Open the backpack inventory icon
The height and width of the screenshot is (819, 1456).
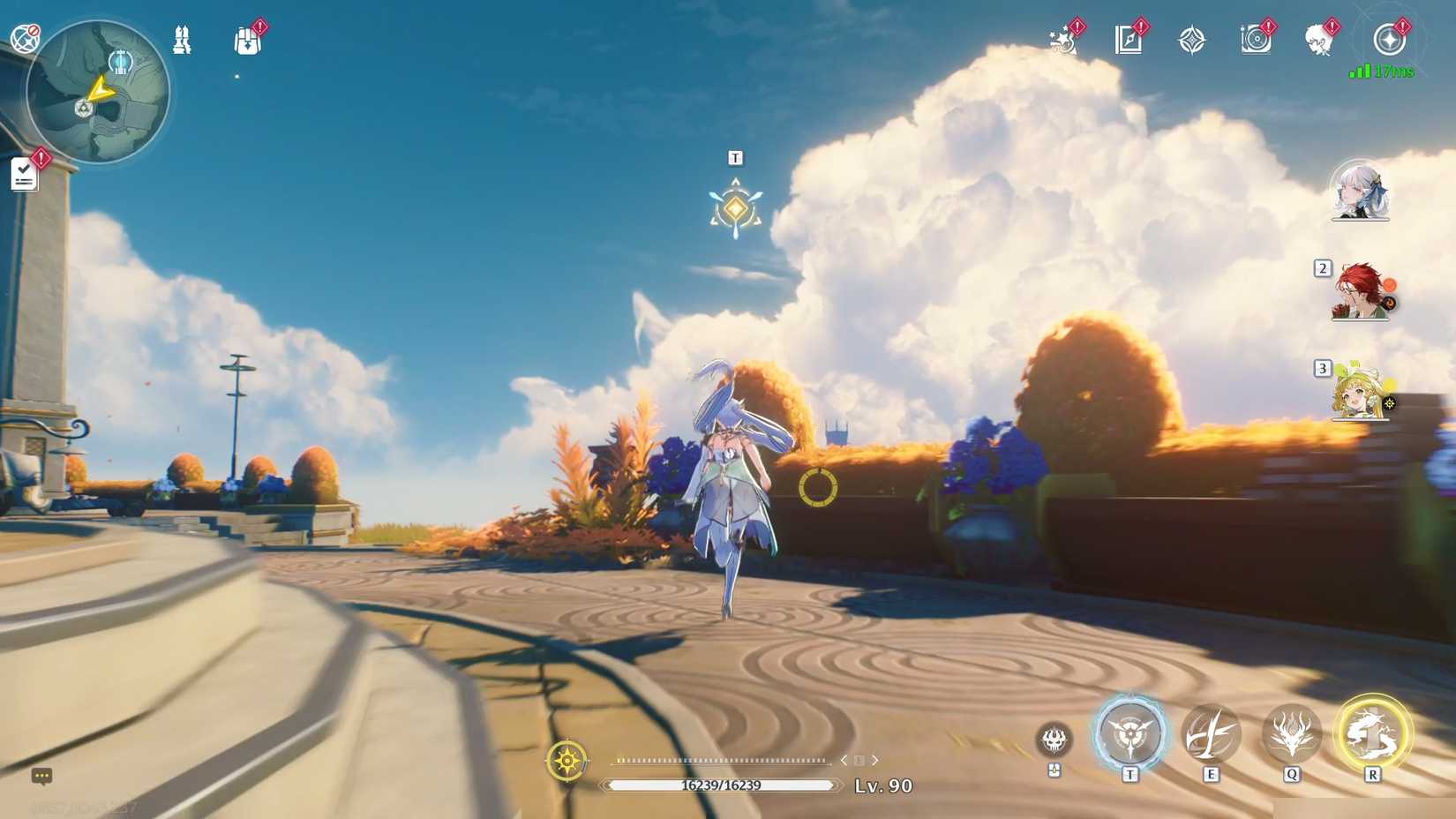point(246,37)
